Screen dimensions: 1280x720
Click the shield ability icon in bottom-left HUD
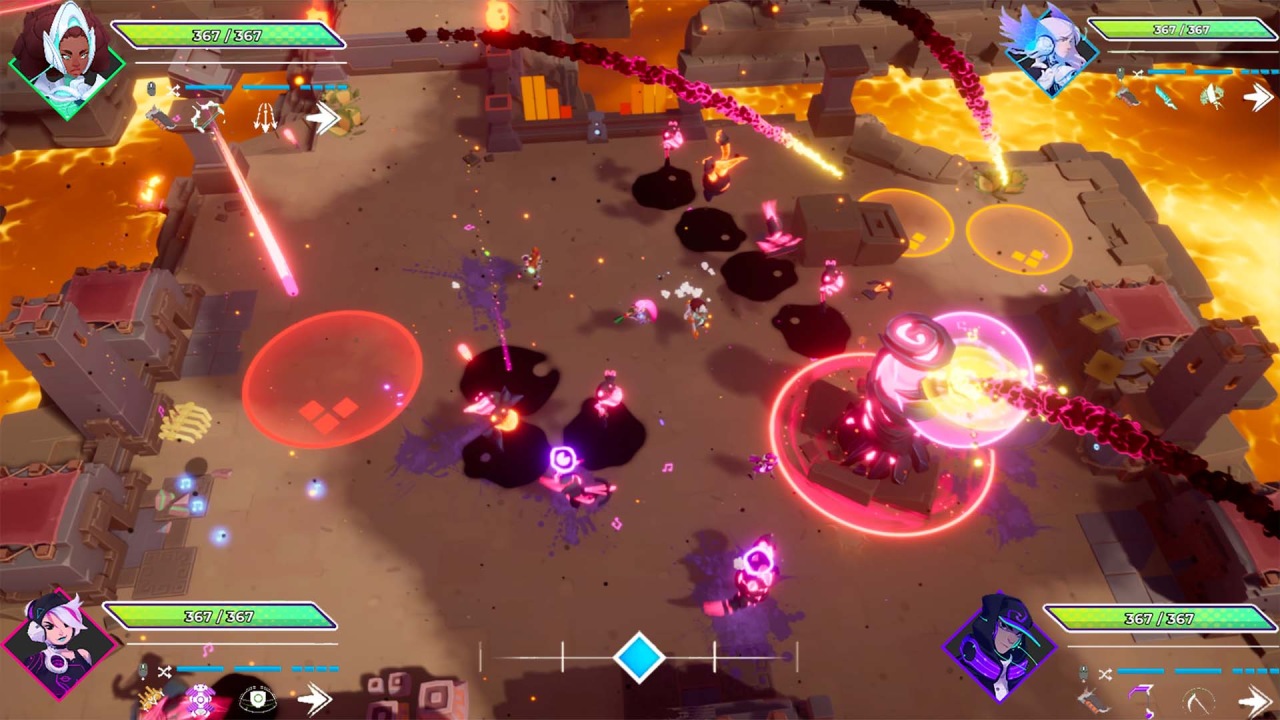[257, 700]
